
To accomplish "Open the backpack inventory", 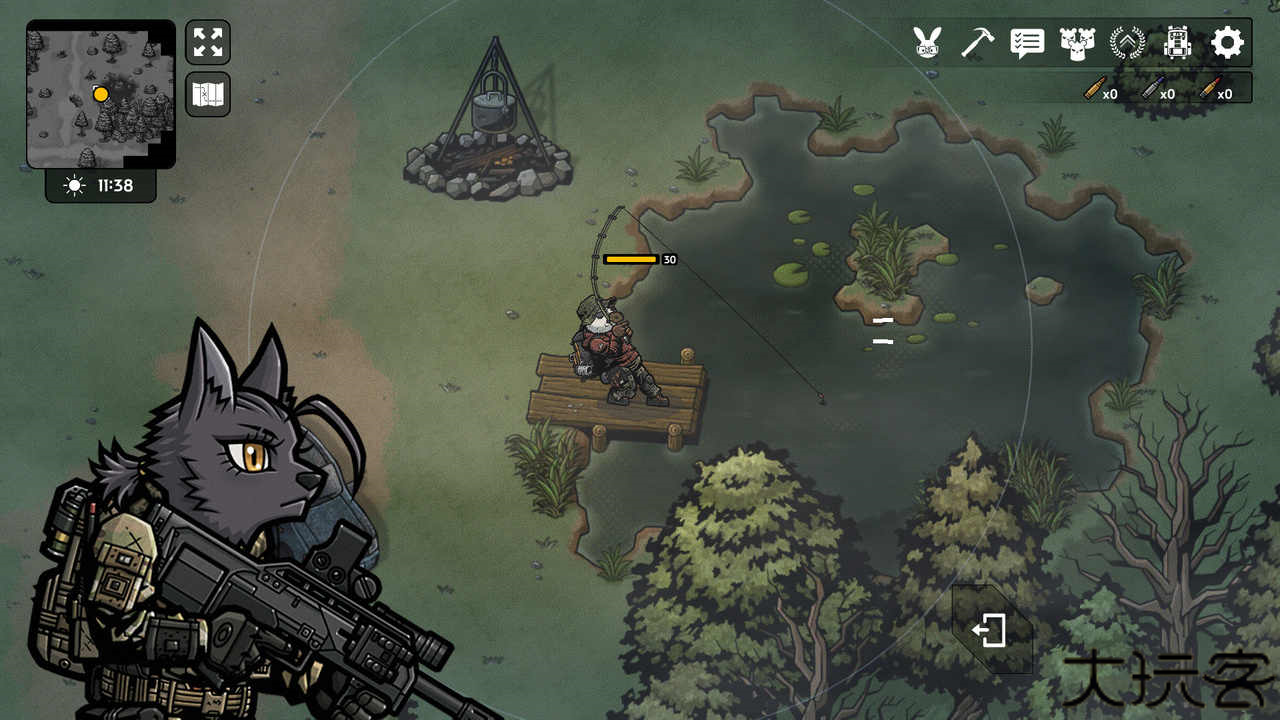I will (x=1177, y=42).
